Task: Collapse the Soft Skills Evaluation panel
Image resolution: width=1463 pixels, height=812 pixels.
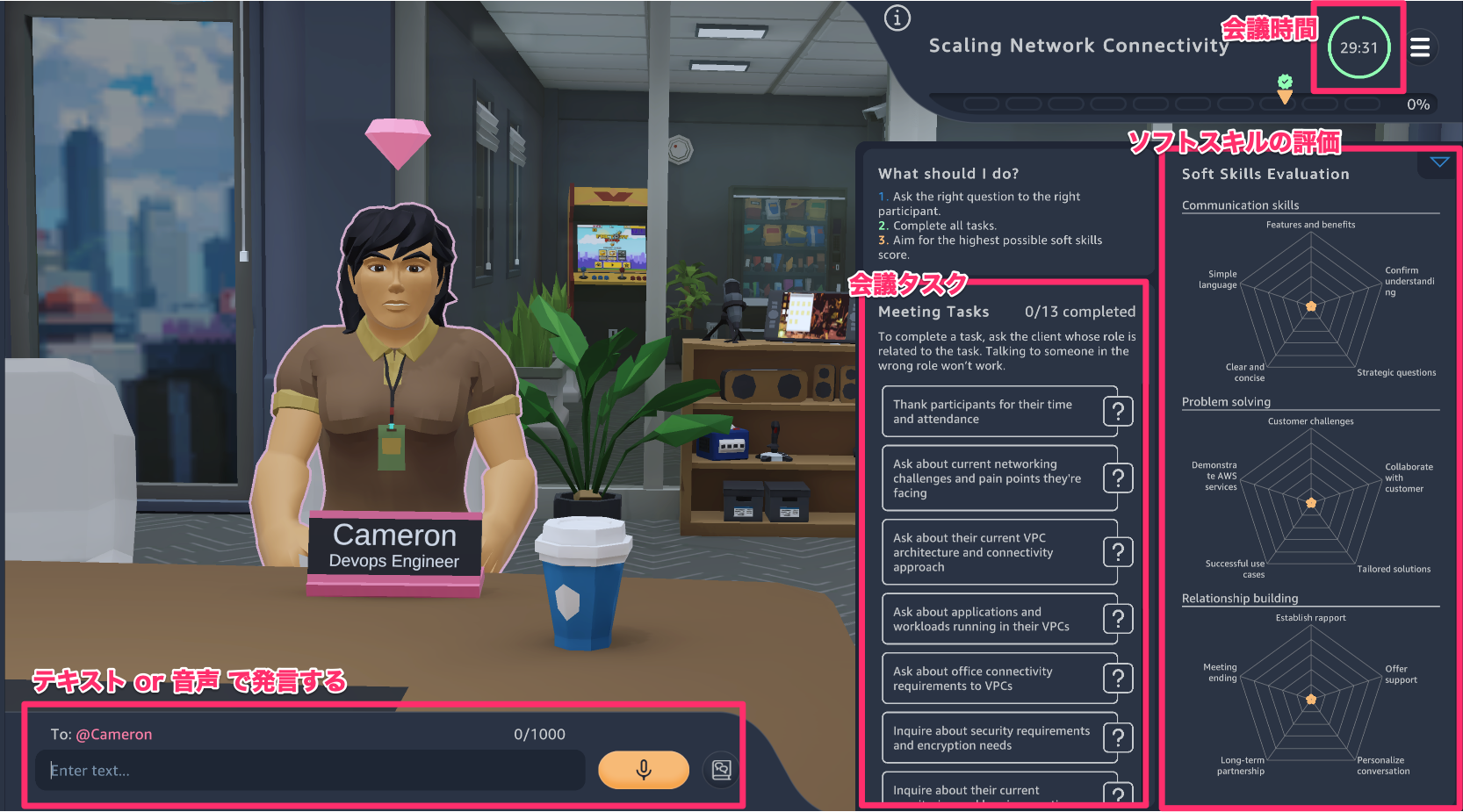Action: (1438, 162)
